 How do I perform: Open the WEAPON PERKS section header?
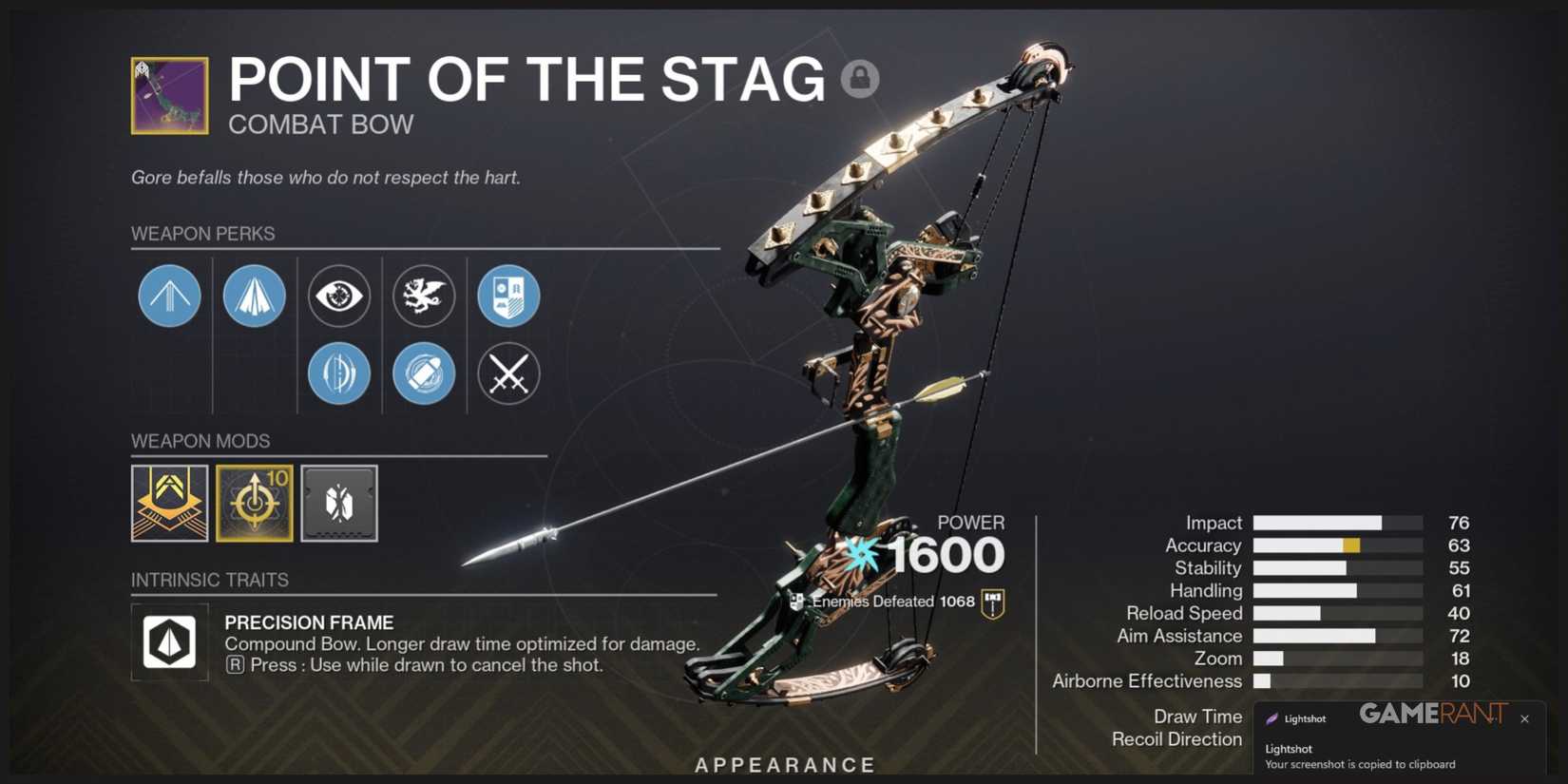tap(202, 233)
